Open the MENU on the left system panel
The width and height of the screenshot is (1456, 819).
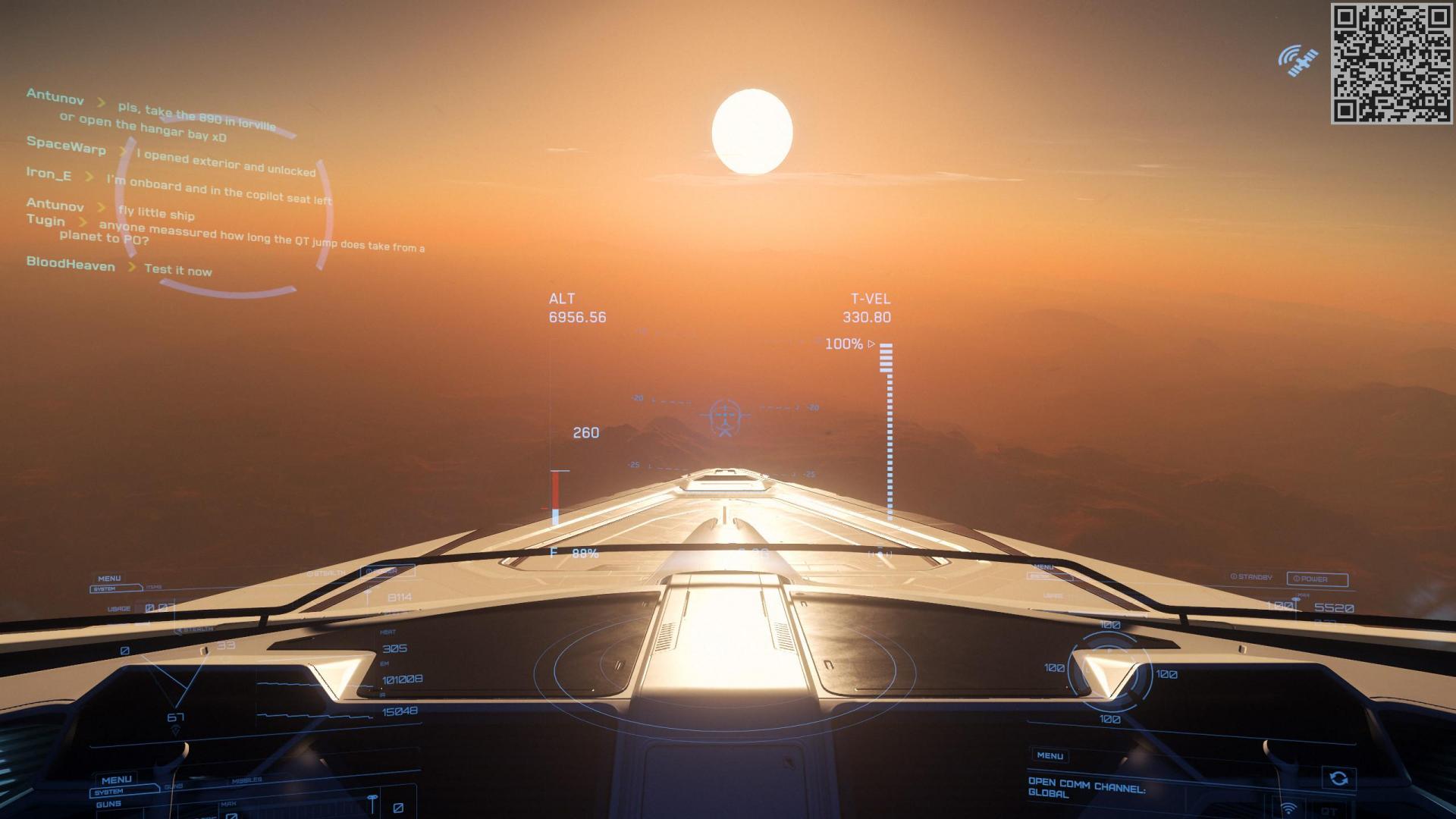point(109,578)
